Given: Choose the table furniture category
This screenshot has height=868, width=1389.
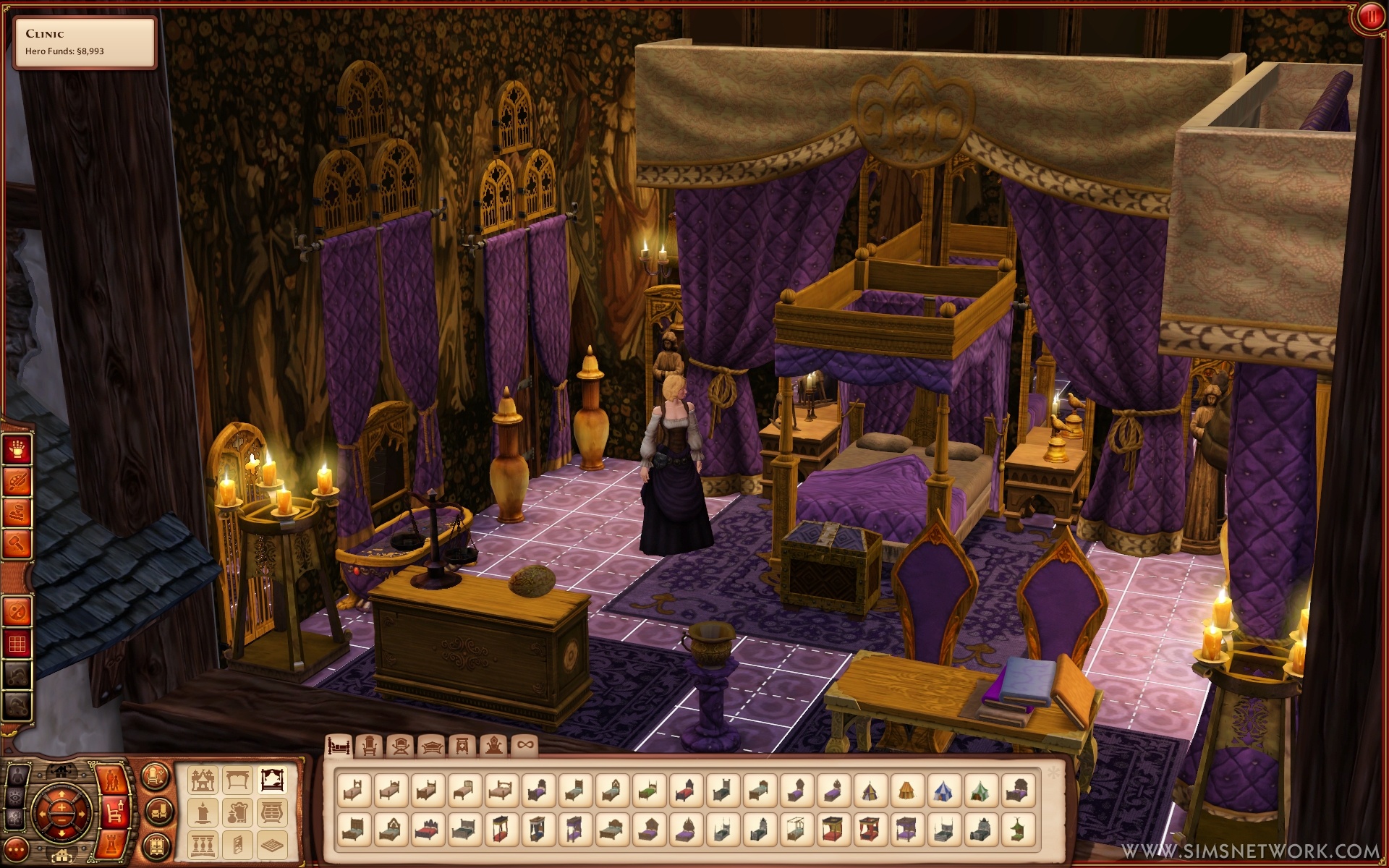Looking at the screenshot, I should click(237, 780).
